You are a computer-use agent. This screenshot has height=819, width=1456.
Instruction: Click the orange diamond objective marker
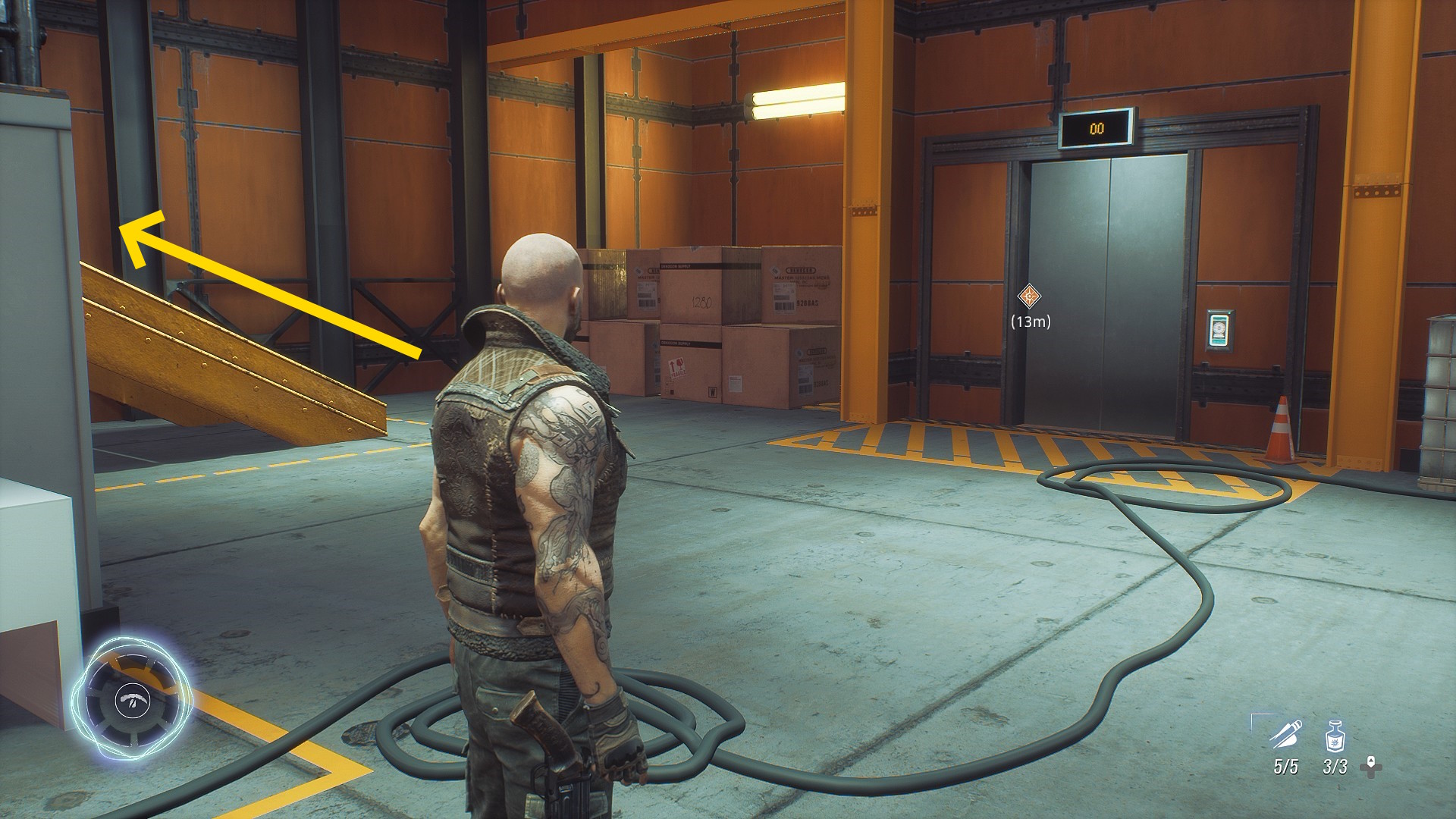pos(1028,296)
